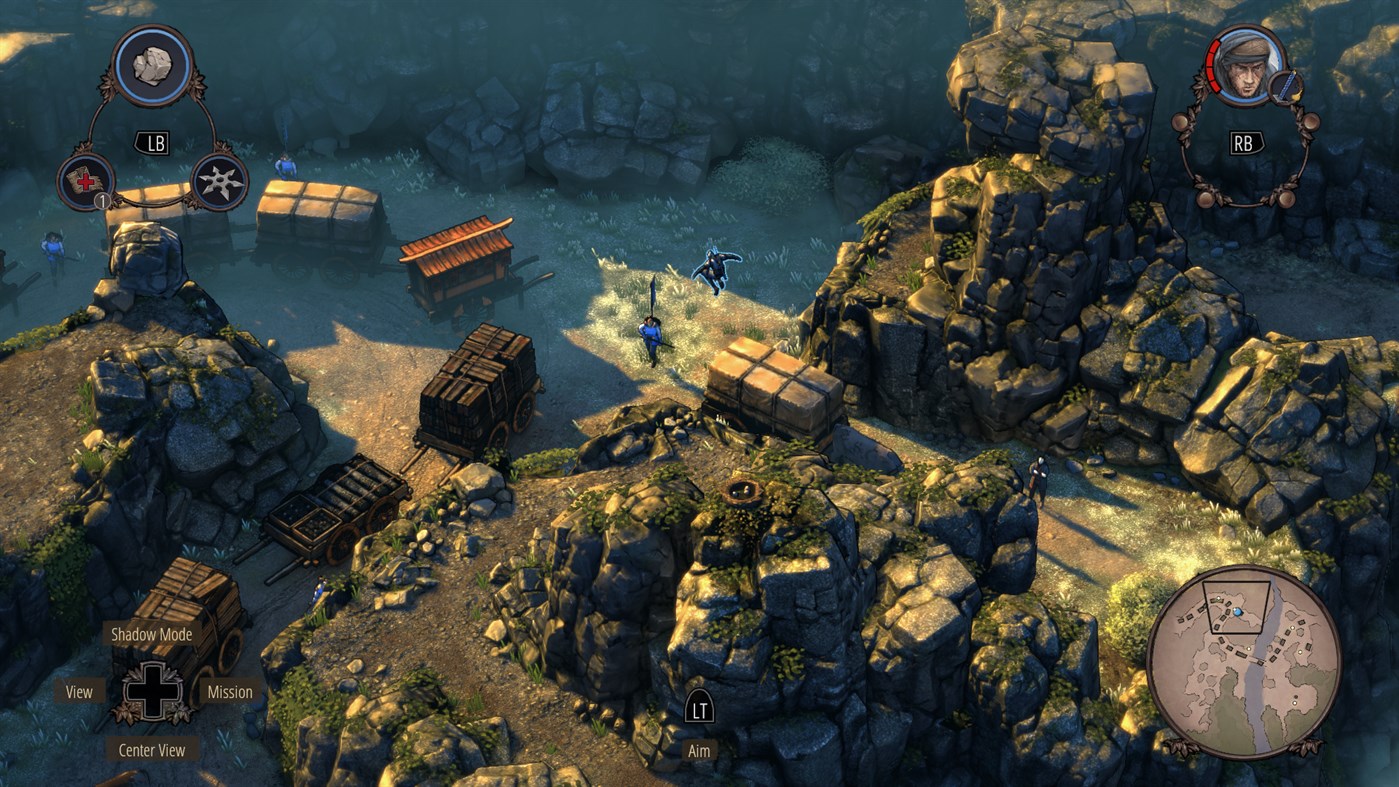This screenshot has height=787, width=1399.
Task: Click the sword icon next to the portrait
Action: point(1286,87)
